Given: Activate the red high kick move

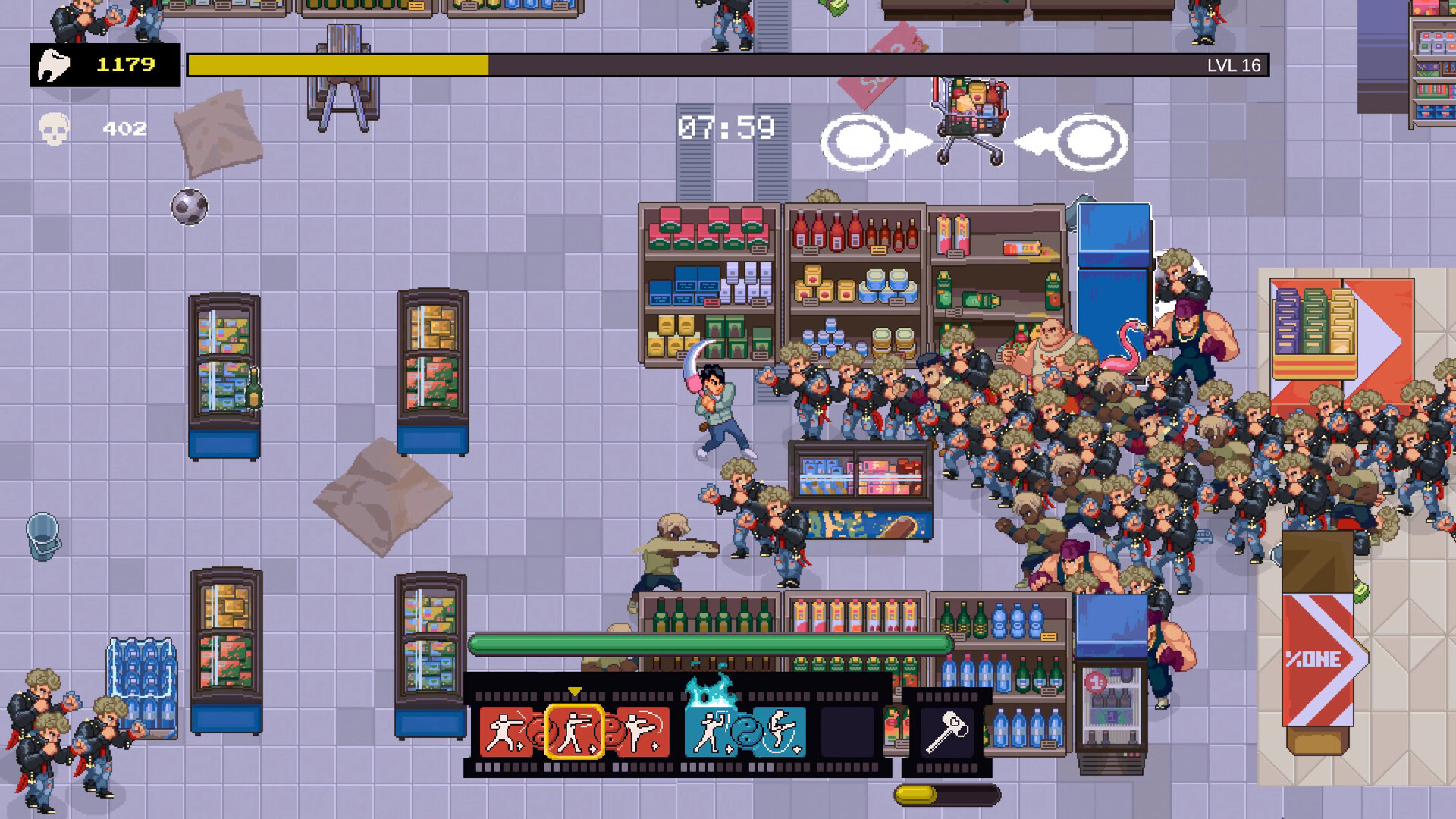Looking at the screenshot, I should [644, 733].
